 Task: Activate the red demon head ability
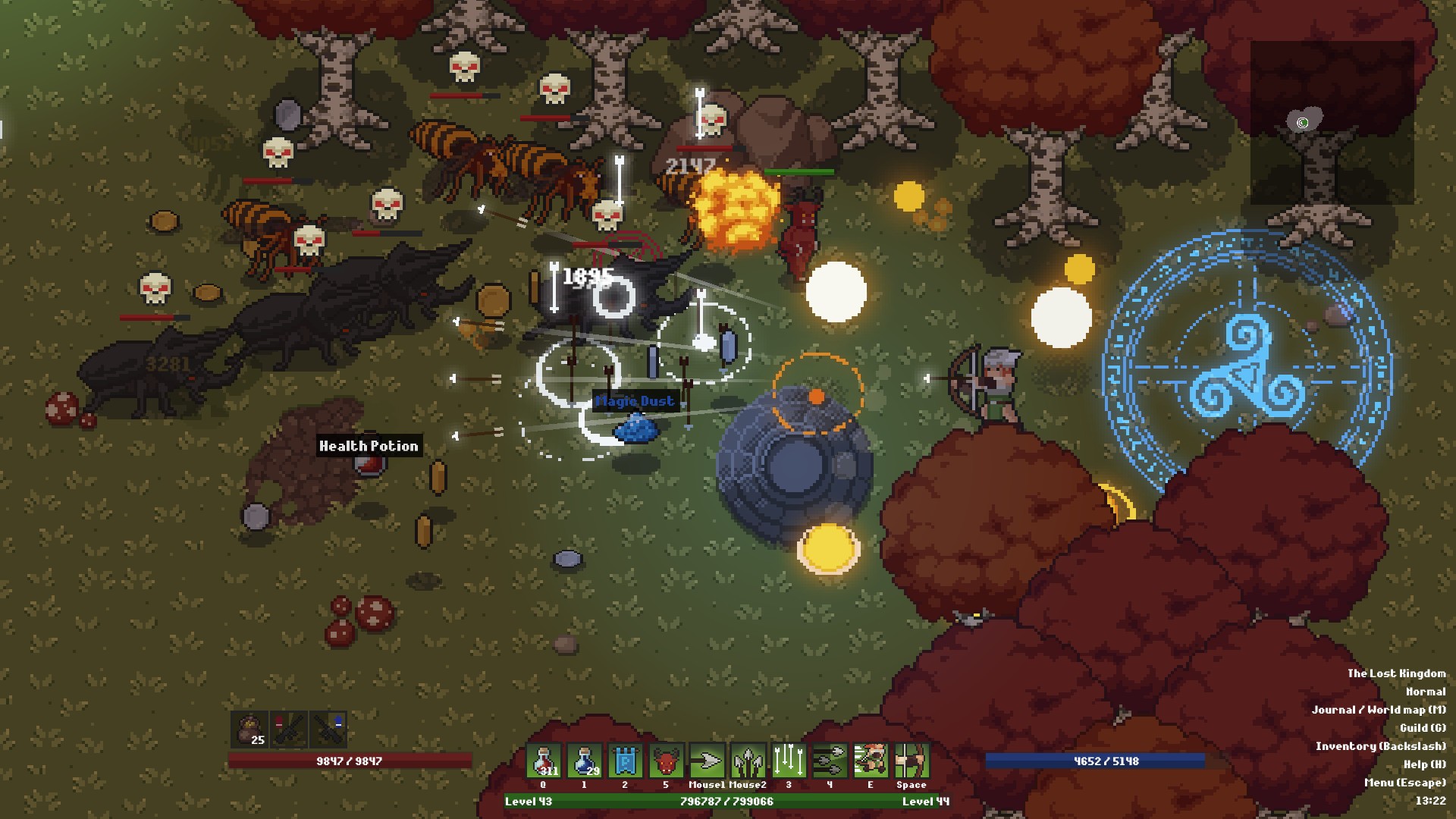[667, 761]
